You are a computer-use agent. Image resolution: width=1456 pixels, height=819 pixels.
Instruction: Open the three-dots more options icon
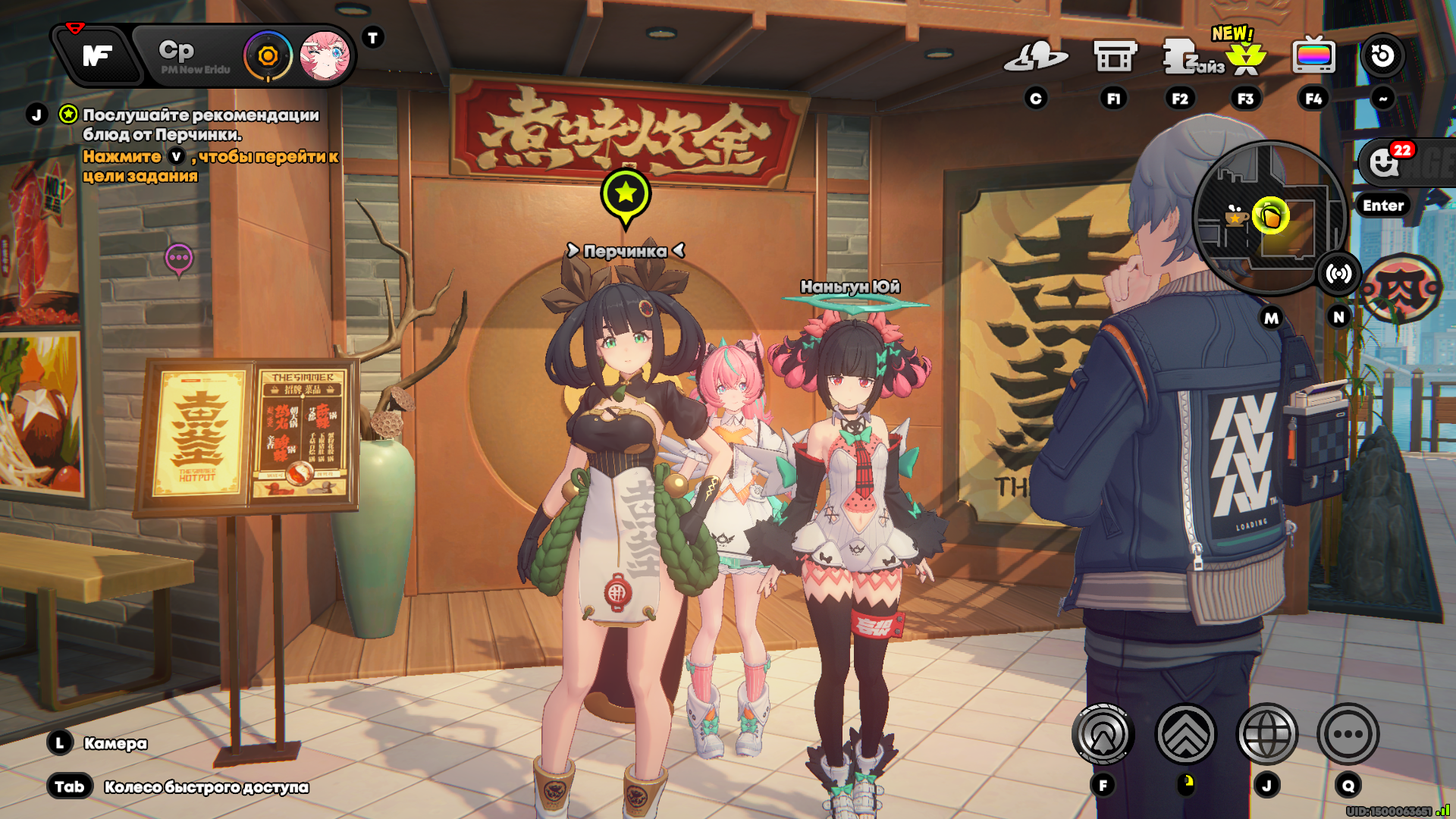[x=1348, y=734]
